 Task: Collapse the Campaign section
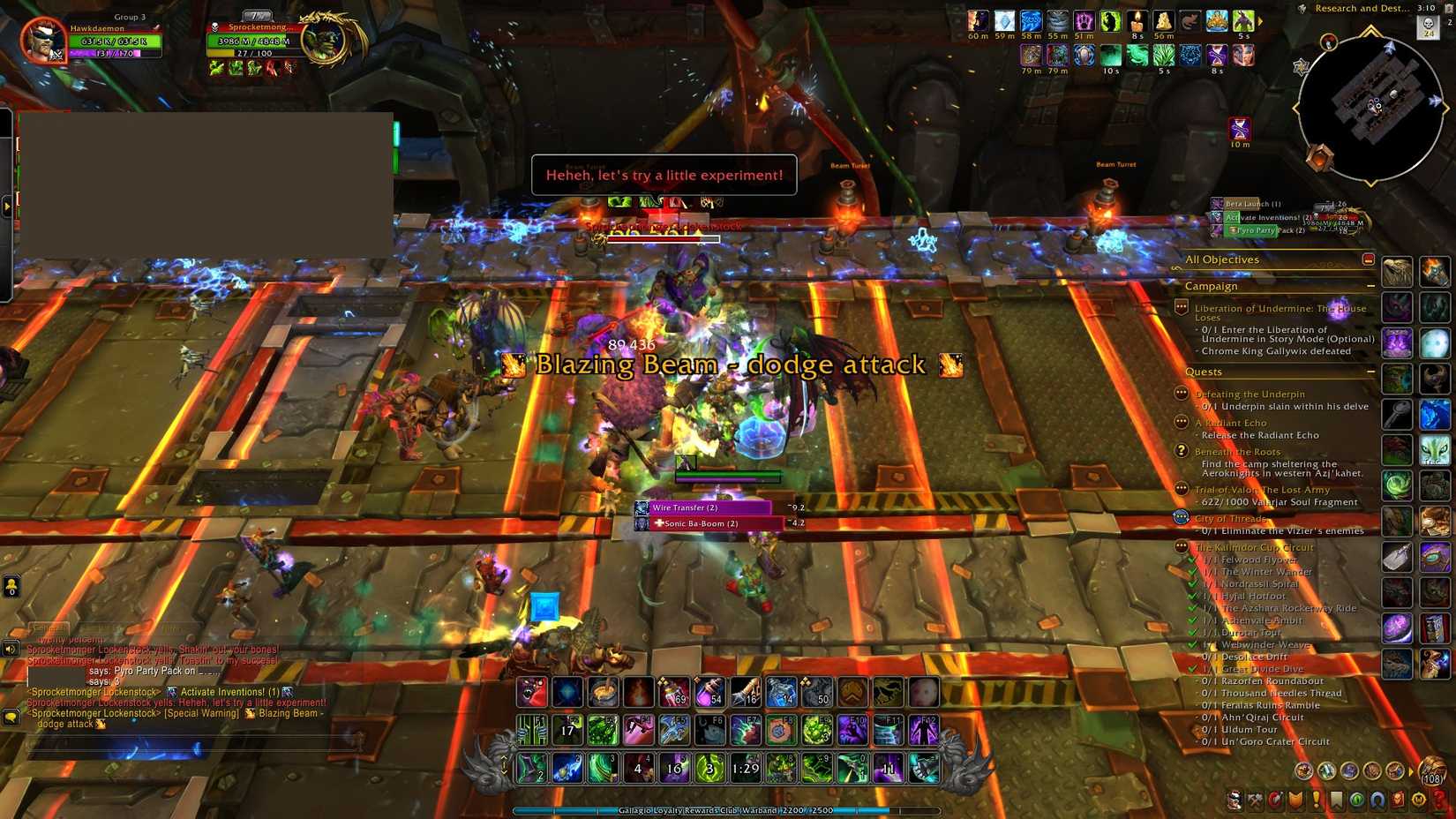coord(1371,286)
